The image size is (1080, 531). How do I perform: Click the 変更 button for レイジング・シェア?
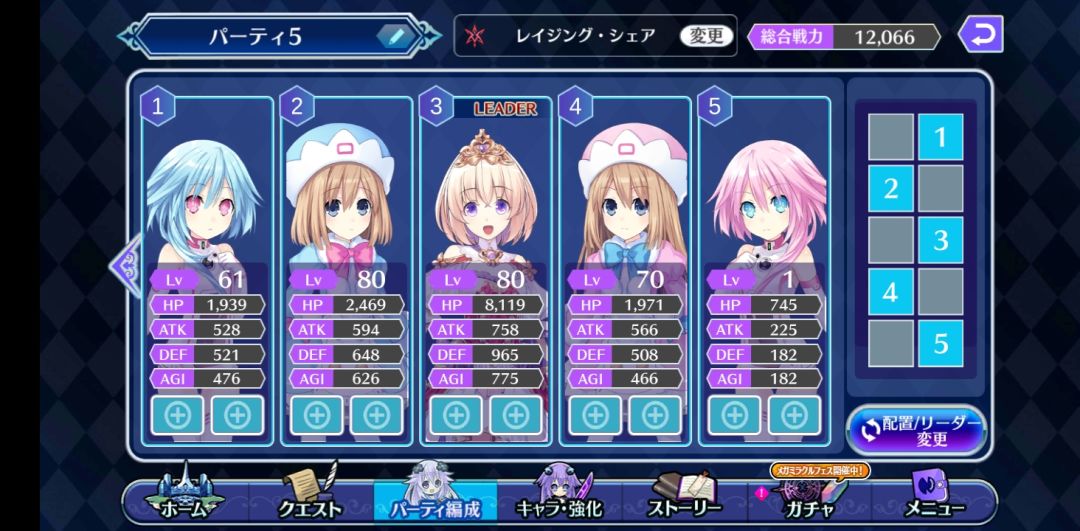pos(707,36)
